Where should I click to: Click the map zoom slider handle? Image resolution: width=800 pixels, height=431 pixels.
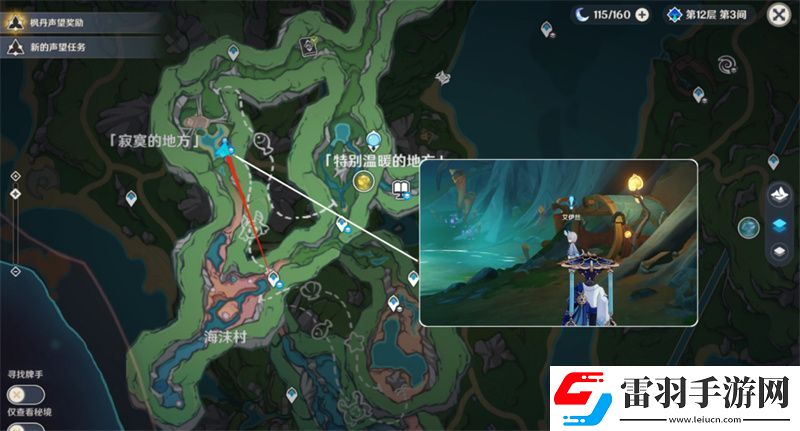(15, 193)
